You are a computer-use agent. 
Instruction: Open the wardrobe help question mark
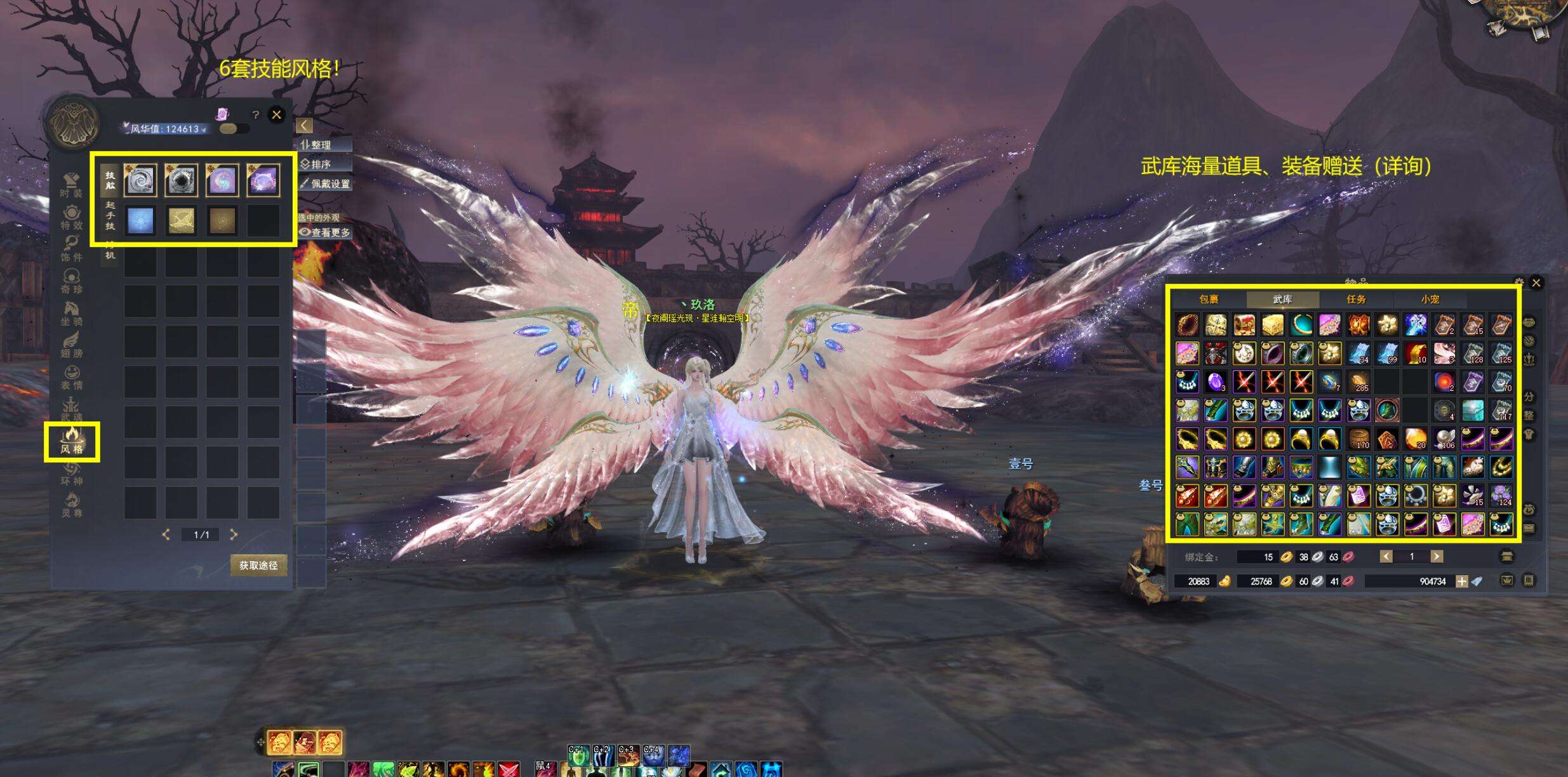pyautogui.click(x=255, y=115)
